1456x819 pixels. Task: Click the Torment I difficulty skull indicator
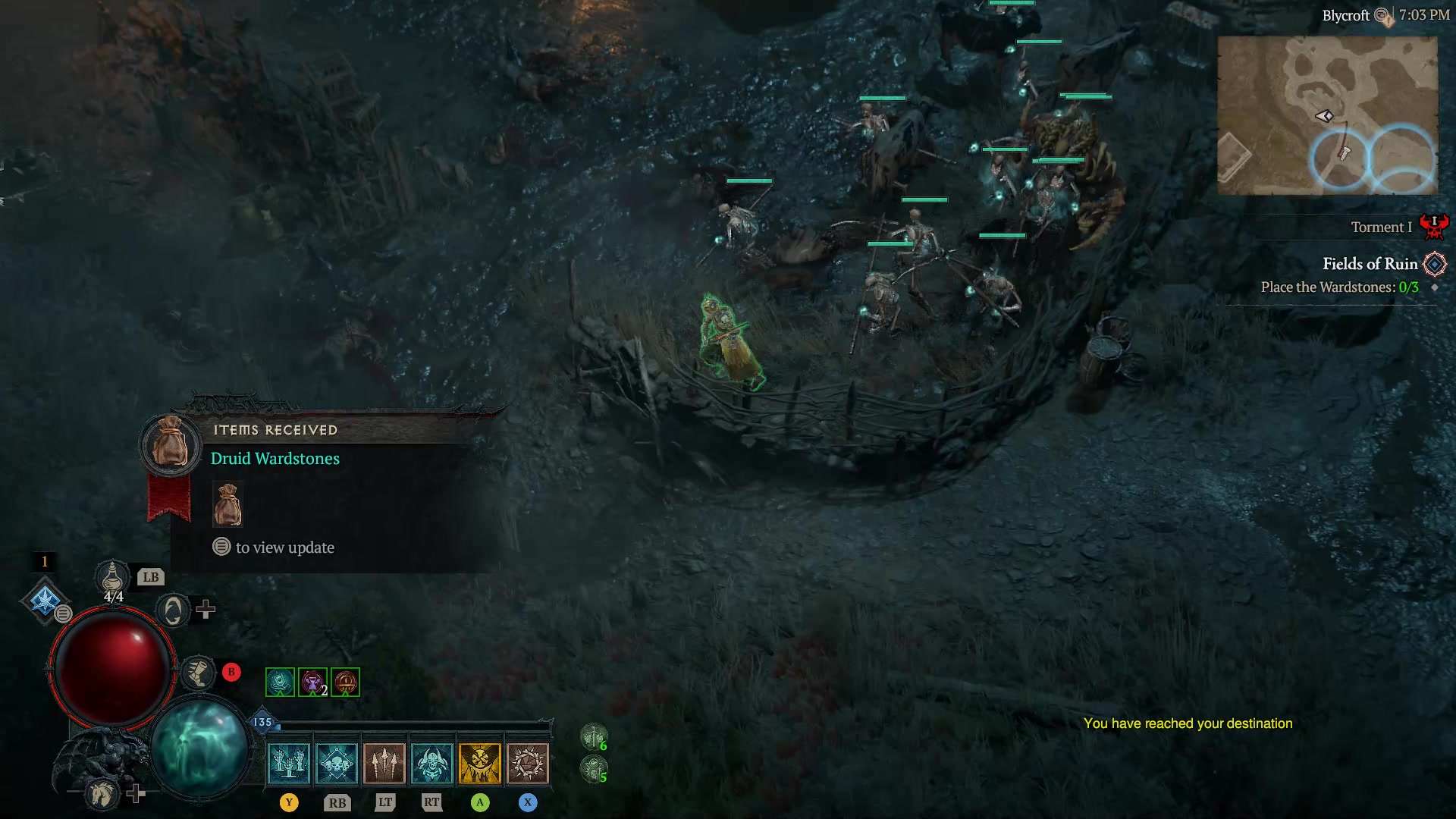(x=1436, y=226)
